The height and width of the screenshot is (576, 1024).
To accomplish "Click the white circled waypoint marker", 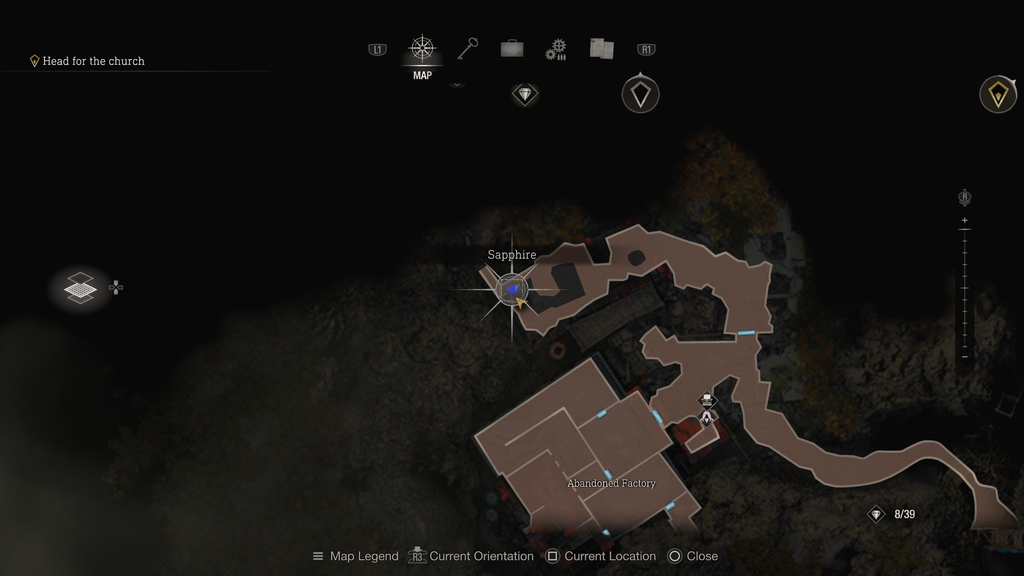I will [x=640, y=95].
